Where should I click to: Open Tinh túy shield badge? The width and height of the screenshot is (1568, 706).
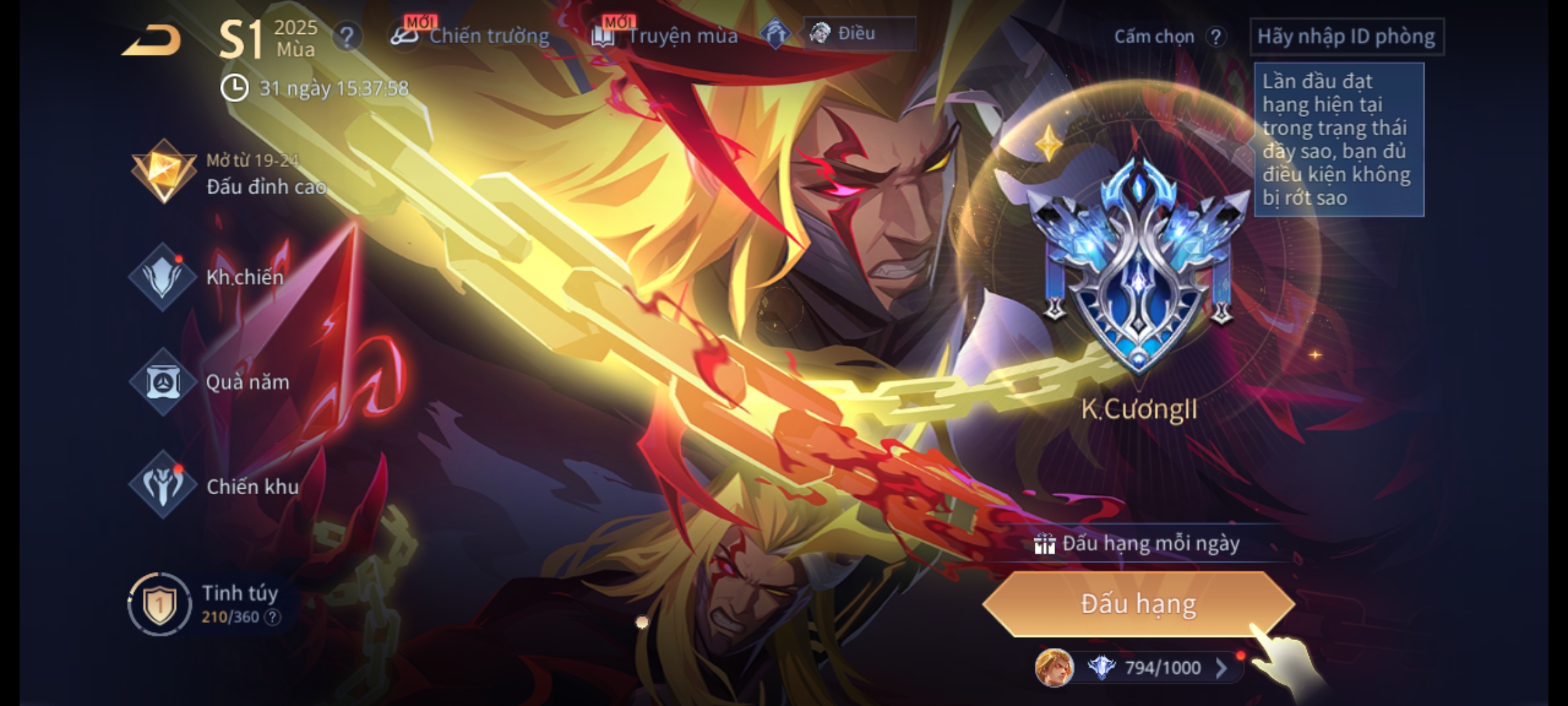click(159, 605)
